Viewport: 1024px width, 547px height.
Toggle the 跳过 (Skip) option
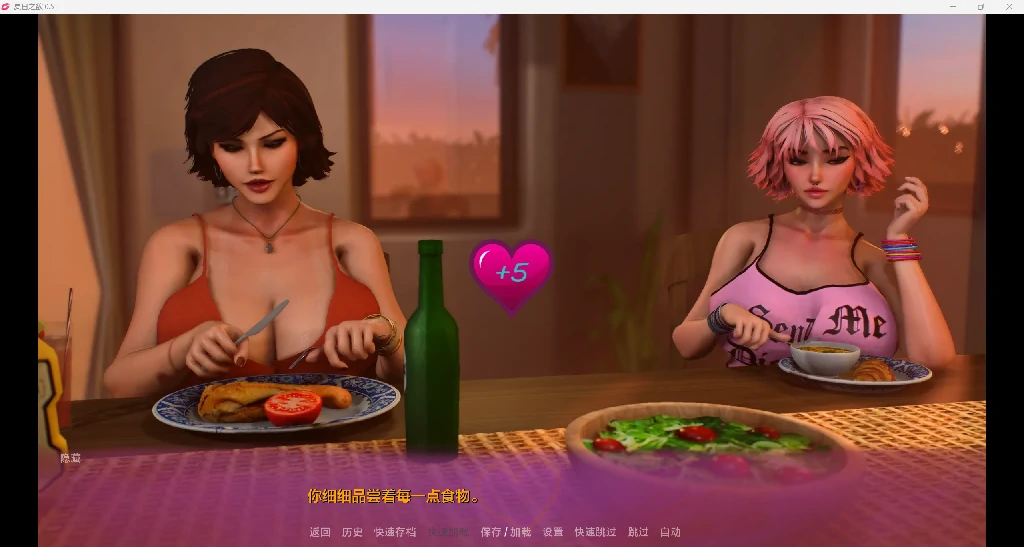coord(638,532)
